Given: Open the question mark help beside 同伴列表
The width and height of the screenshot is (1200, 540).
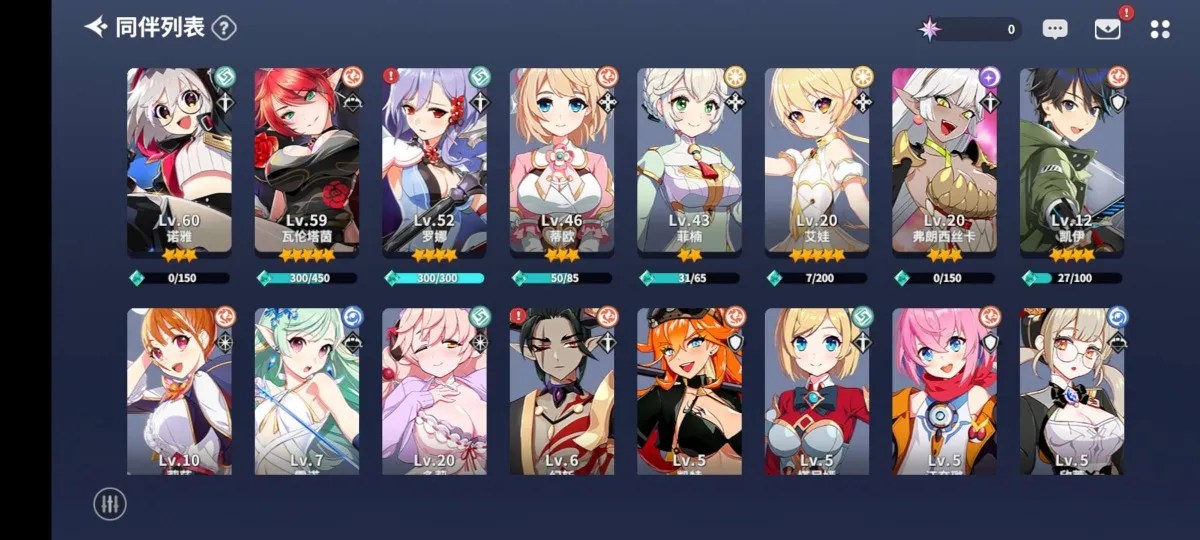Looking at the screenshot, I should (224, 28).
